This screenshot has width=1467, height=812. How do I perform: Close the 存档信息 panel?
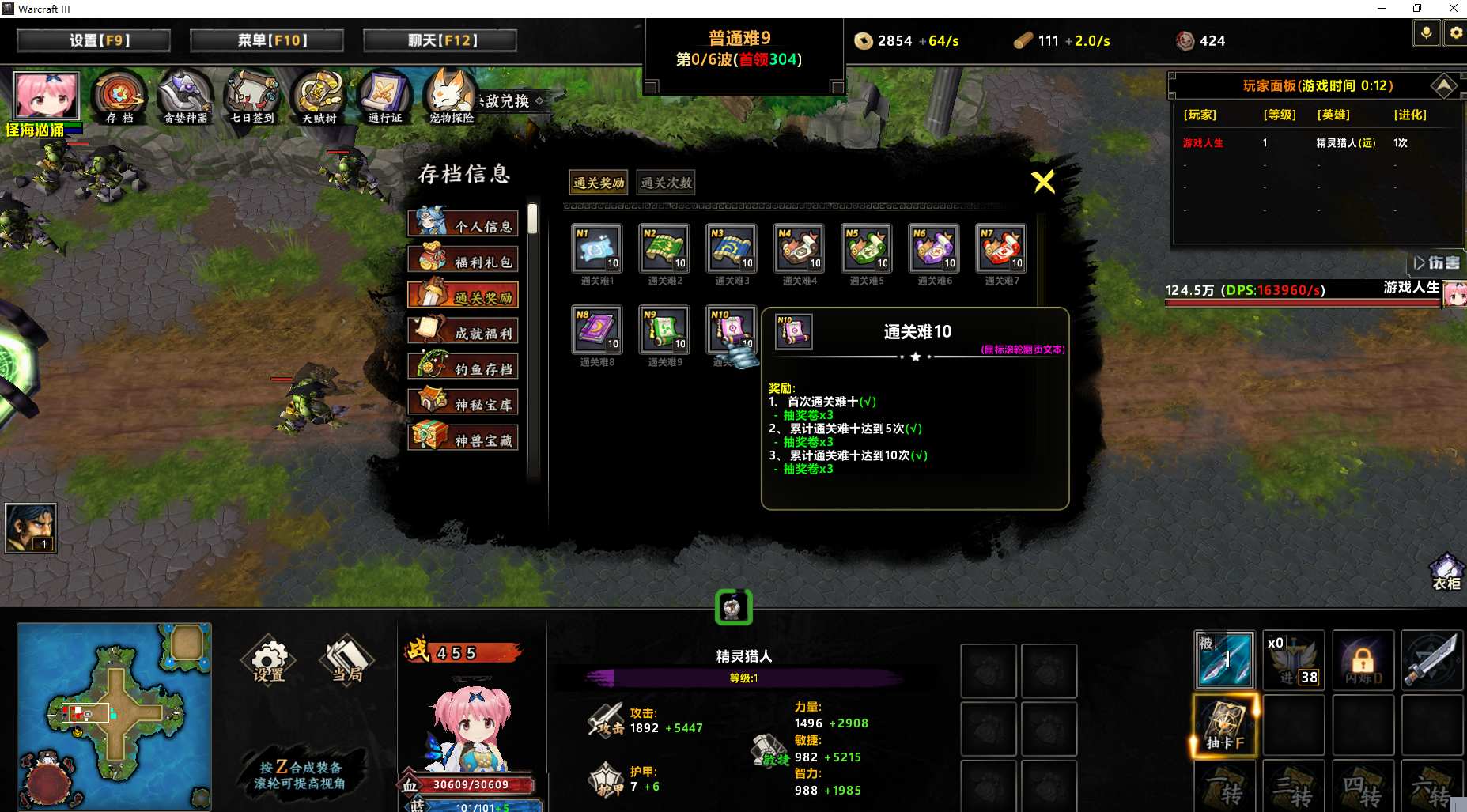1043,182
